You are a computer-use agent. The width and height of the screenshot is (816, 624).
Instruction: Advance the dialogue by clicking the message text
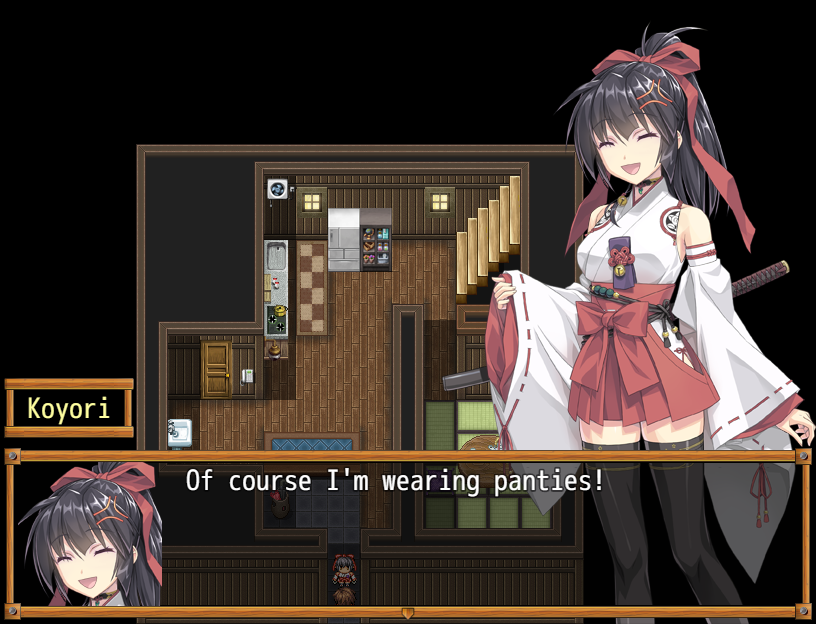click(395, 481)
